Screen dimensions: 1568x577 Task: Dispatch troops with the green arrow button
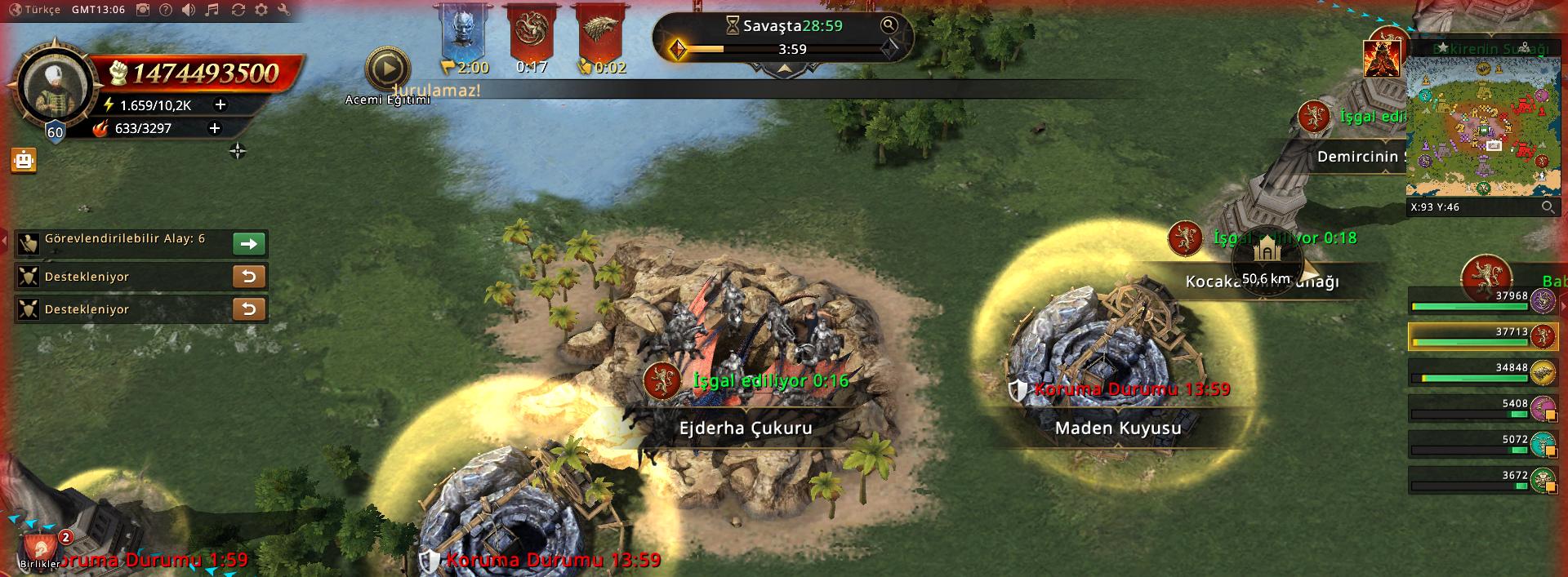[x=249, y=243]
